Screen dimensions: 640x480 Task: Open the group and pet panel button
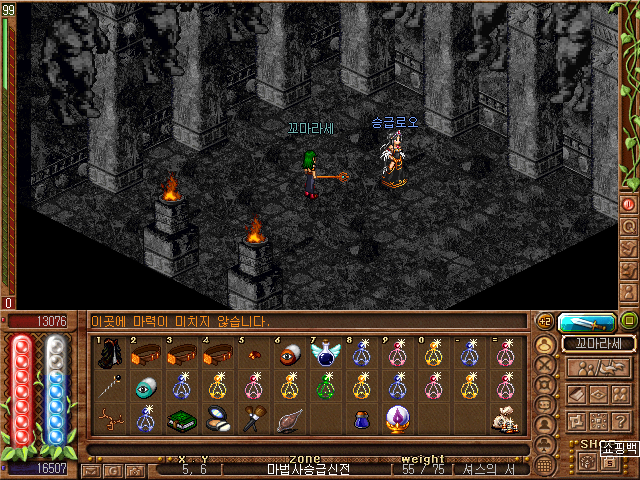[597, 367]
